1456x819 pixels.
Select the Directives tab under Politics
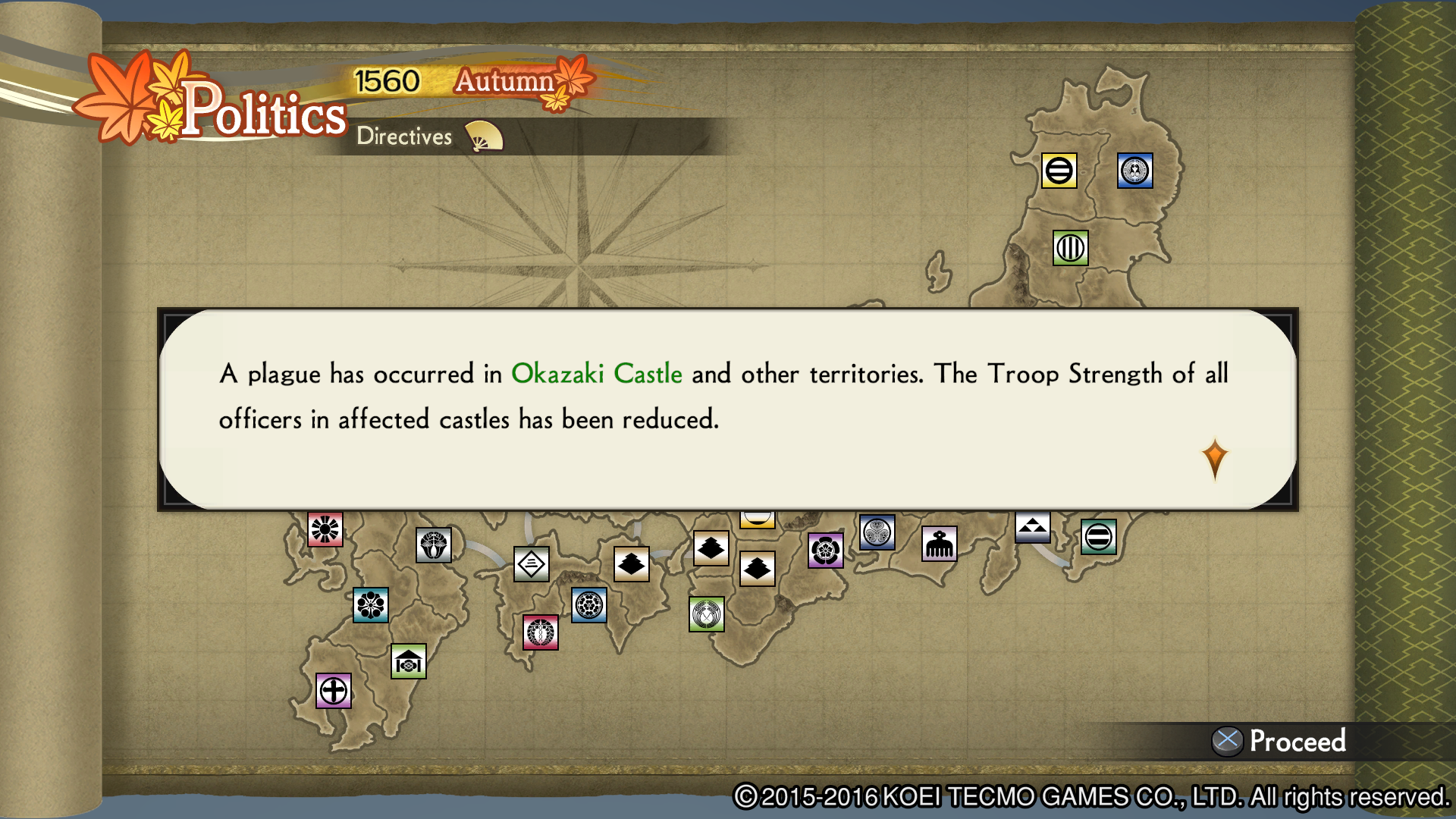coord(403,136)
